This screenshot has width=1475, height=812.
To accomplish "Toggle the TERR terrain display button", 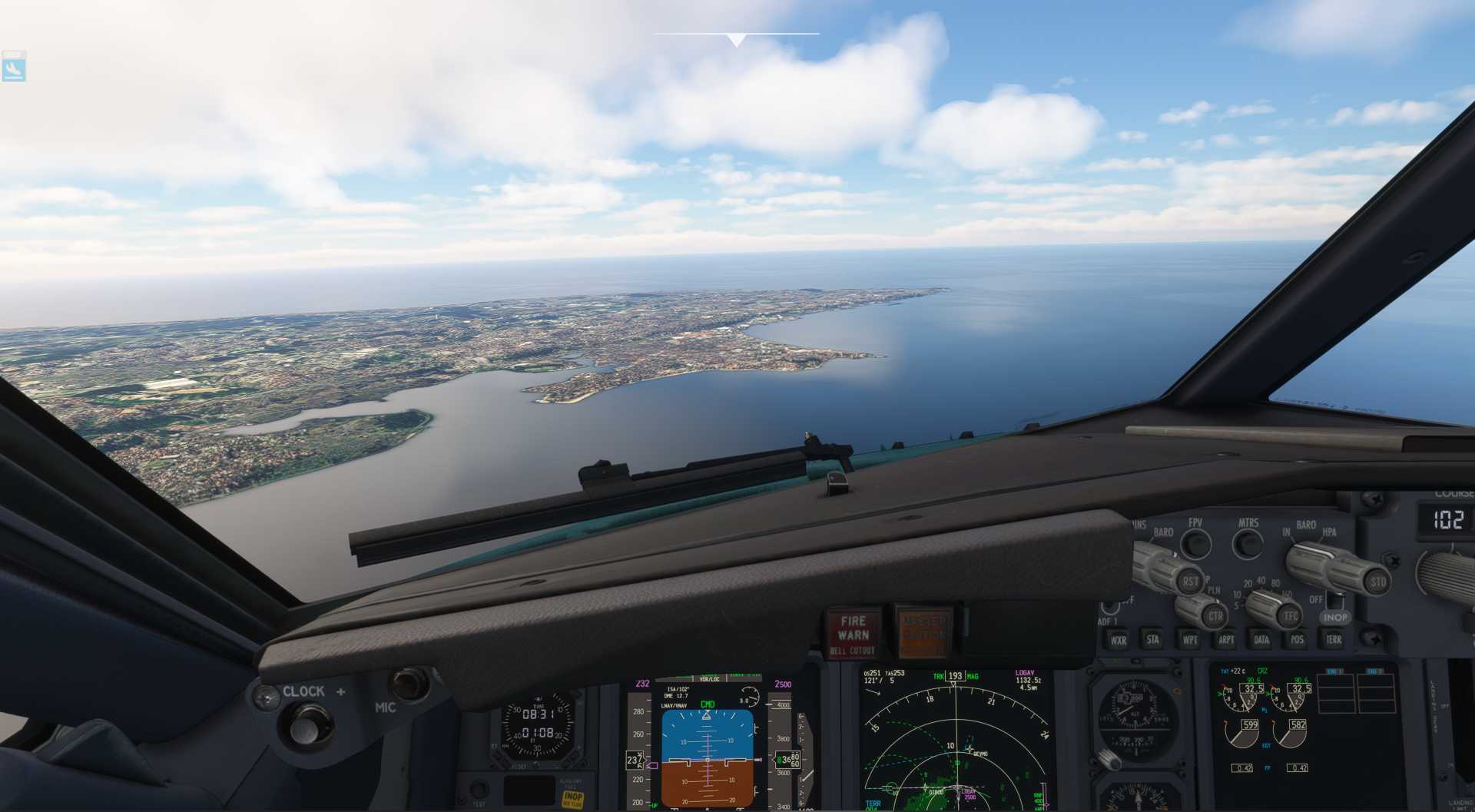I will [1334, 639].
